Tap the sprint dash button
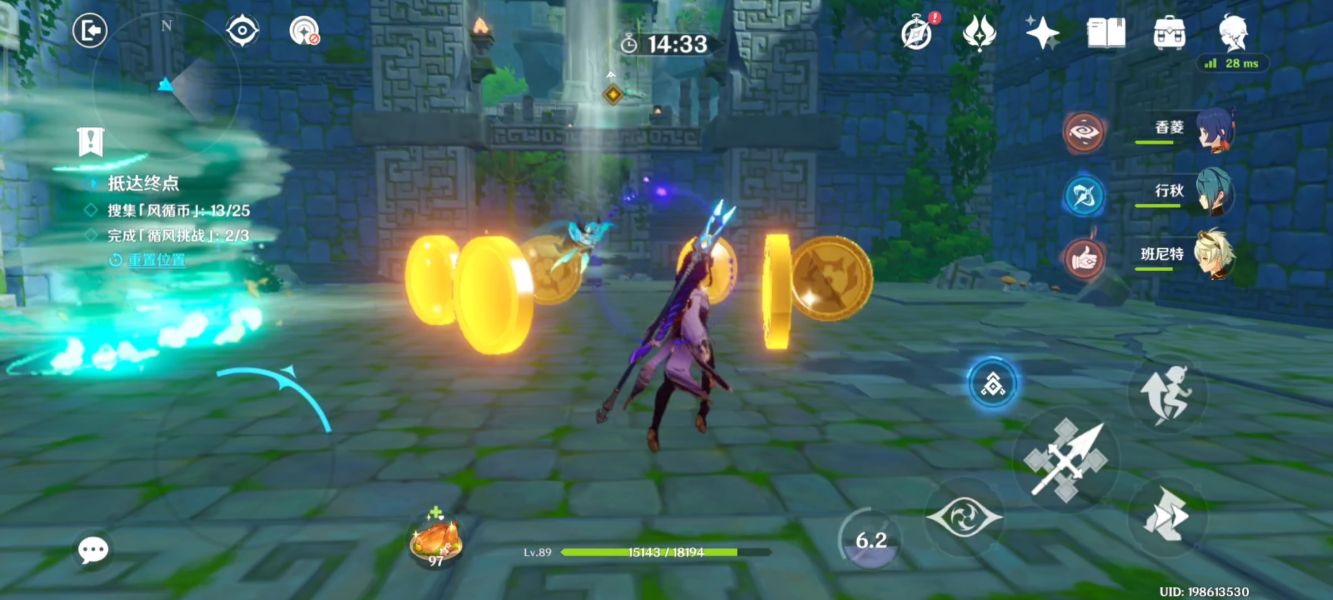The width and height of the screenshot is (1333, 600). [1168, 516]
